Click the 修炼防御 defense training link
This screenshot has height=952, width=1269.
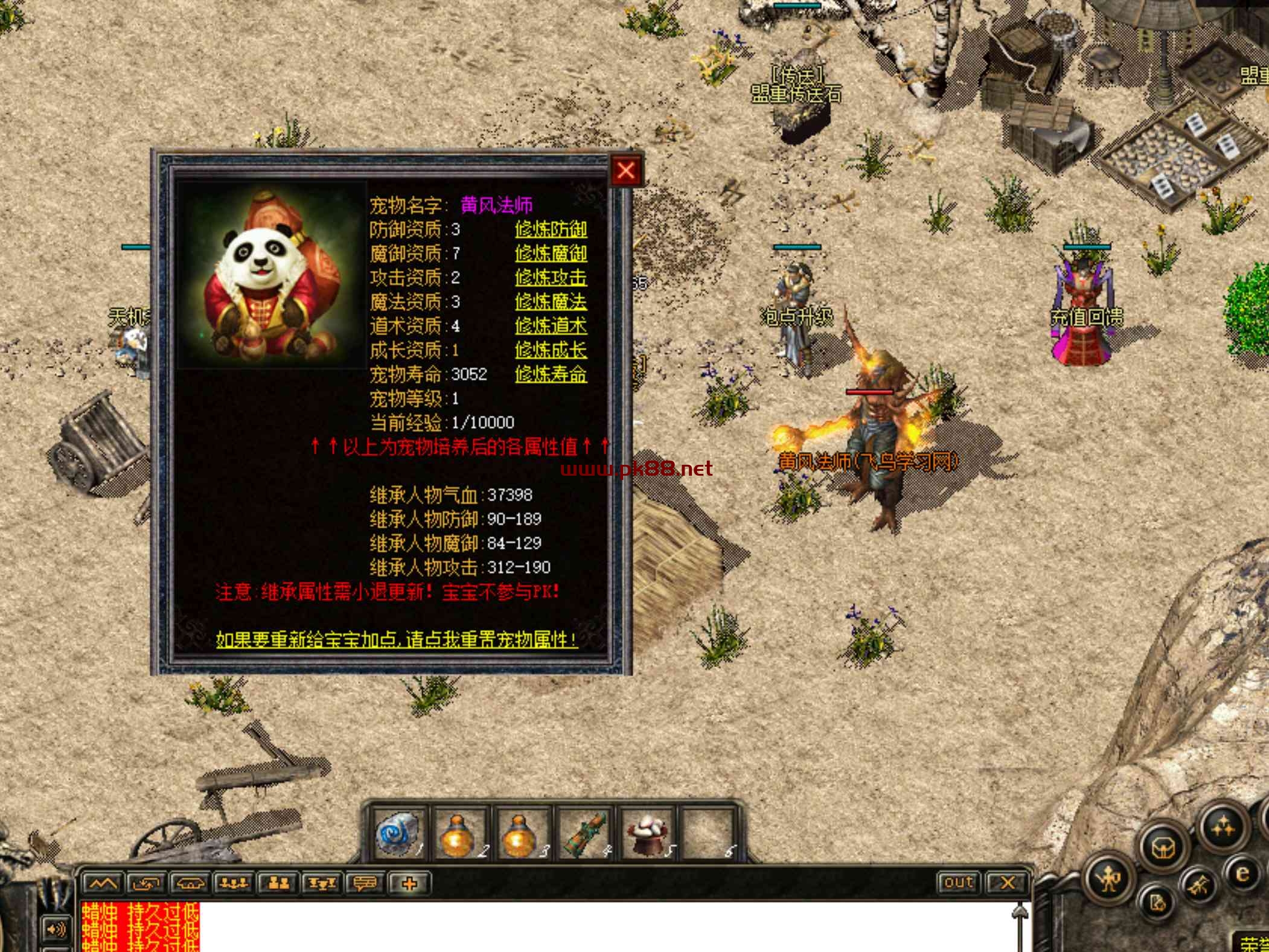click(551, 229)
